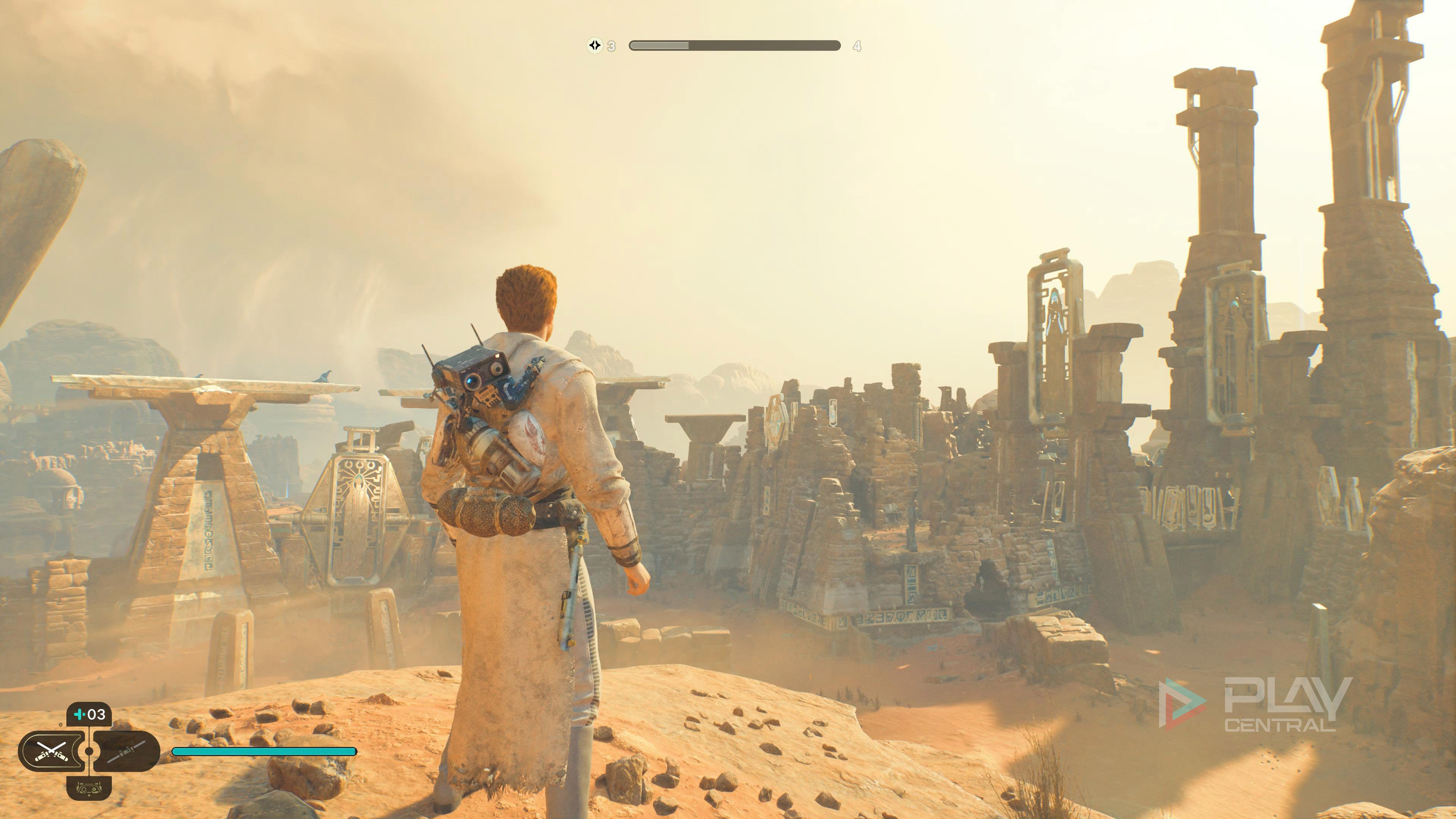This screenshot has width=1456, height=819.
Task: Open skills via the skill point star icon
Action: click(x=595, y=45)
